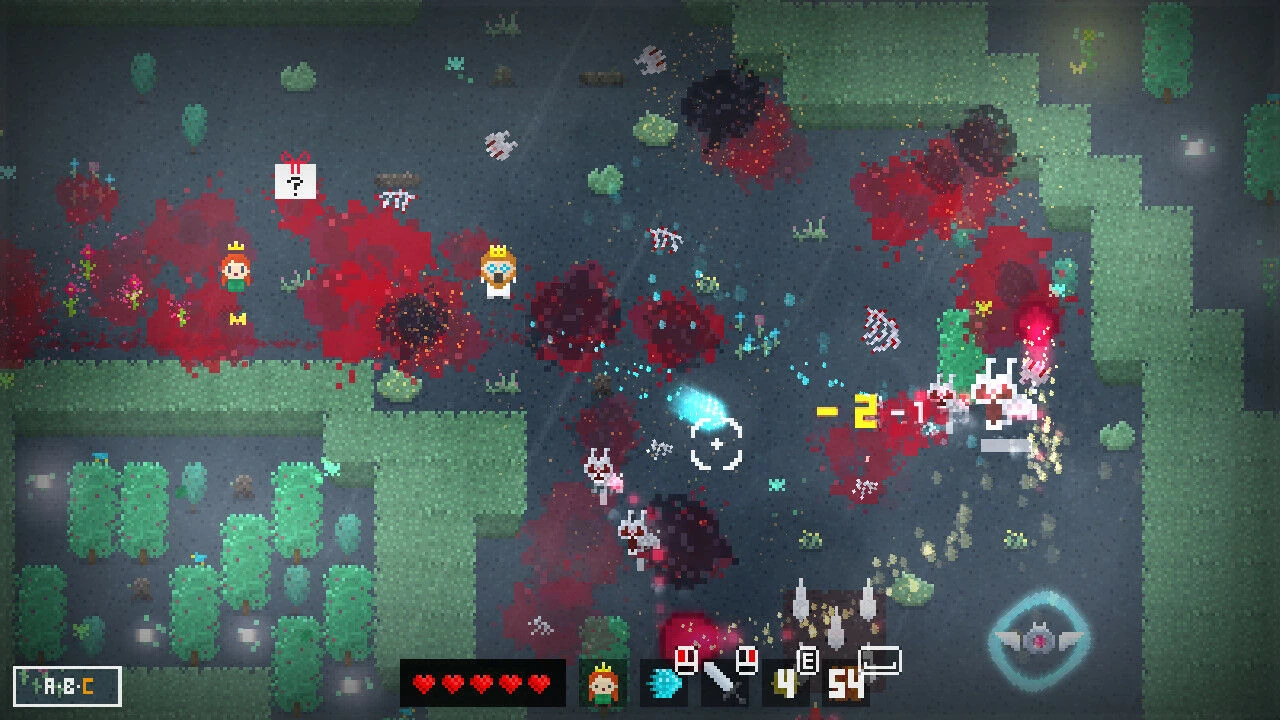Activate the blue energy blast weapon slot
The image size is (1280, 720).
[663, 684]
